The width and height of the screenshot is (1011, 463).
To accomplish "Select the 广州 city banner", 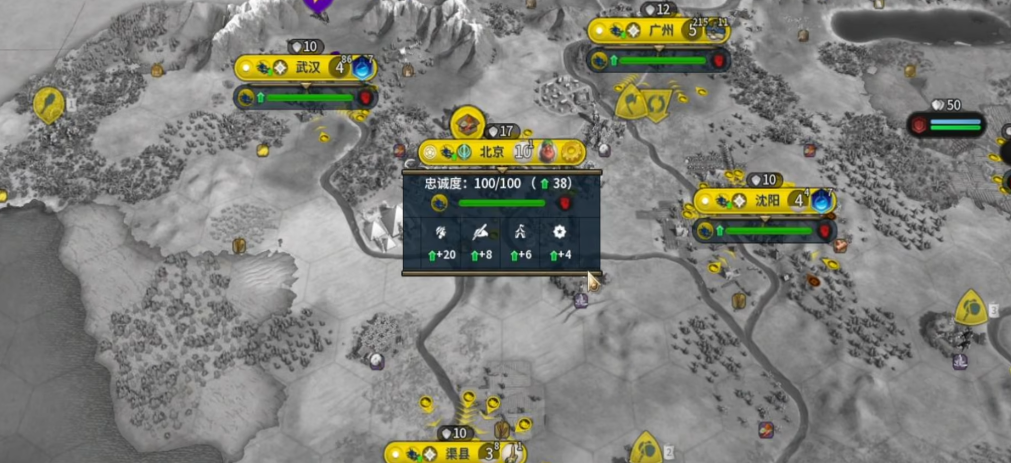I will pyautogui.click(x=660, y=31).
